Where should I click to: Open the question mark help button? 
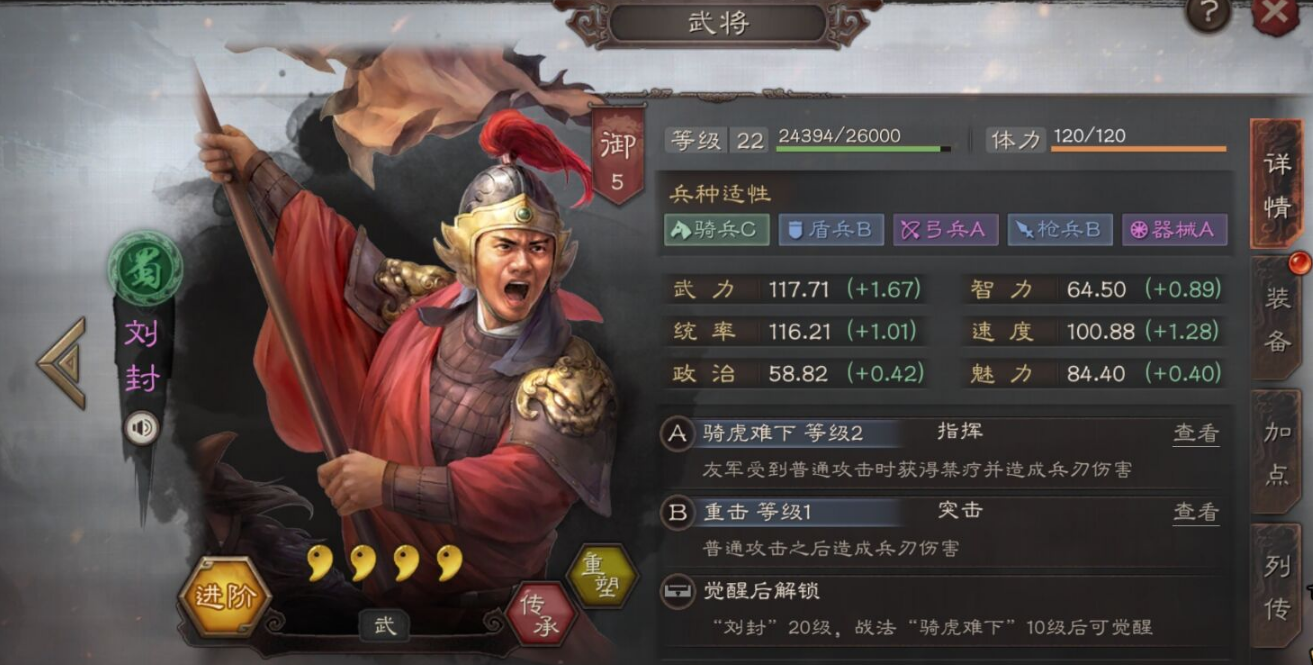pyautogui.click(x=1208, y=13)
